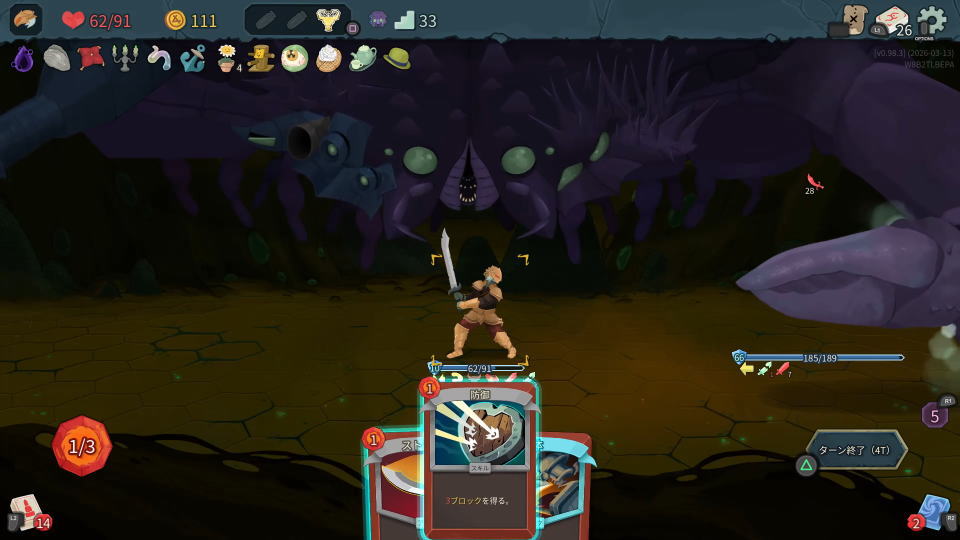This screenshot has width=960, height=540.
Task: Inspect the candelabra relic
Action: tap(125, 58)
